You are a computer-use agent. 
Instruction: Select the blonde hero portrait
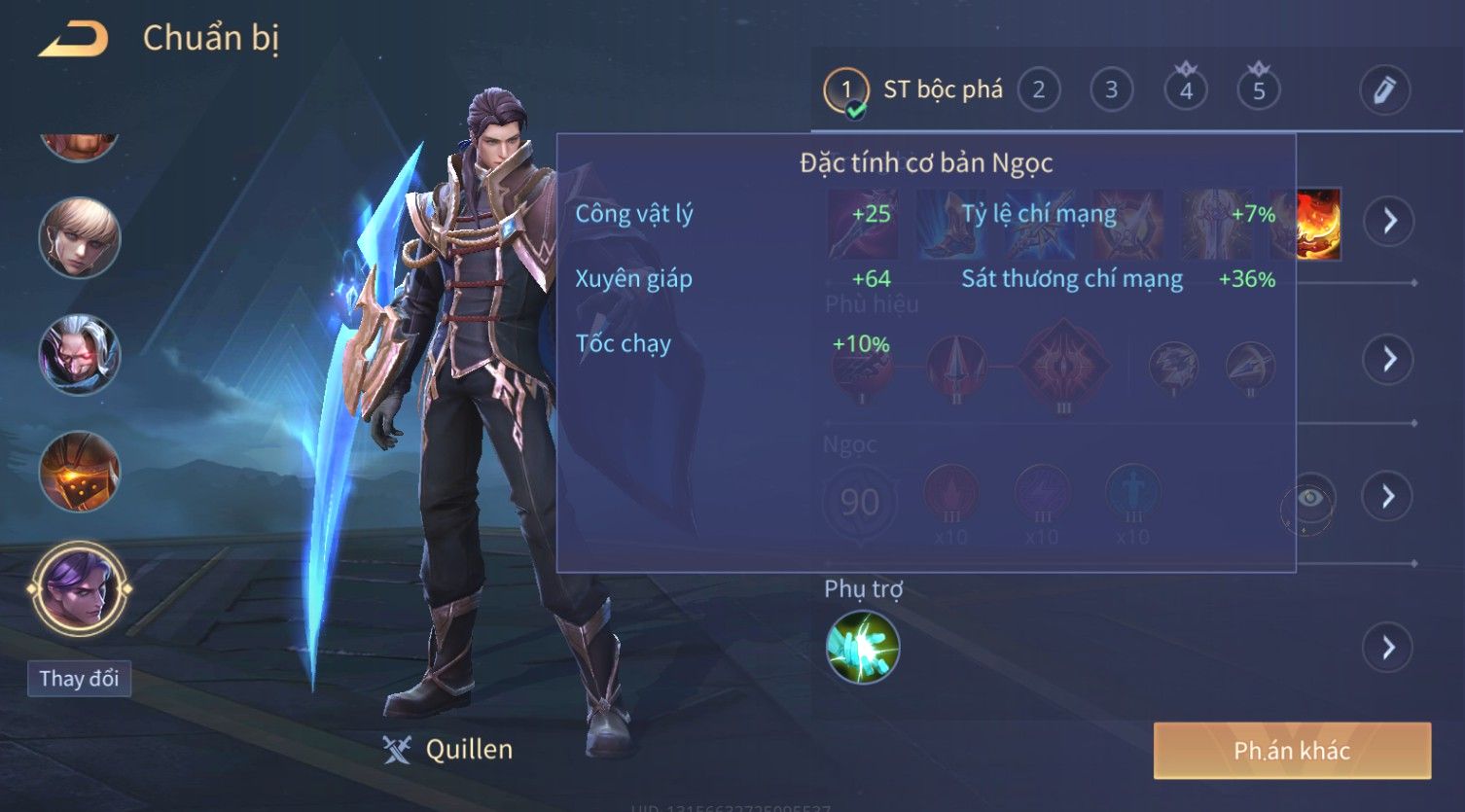click(x=79, y=238)
